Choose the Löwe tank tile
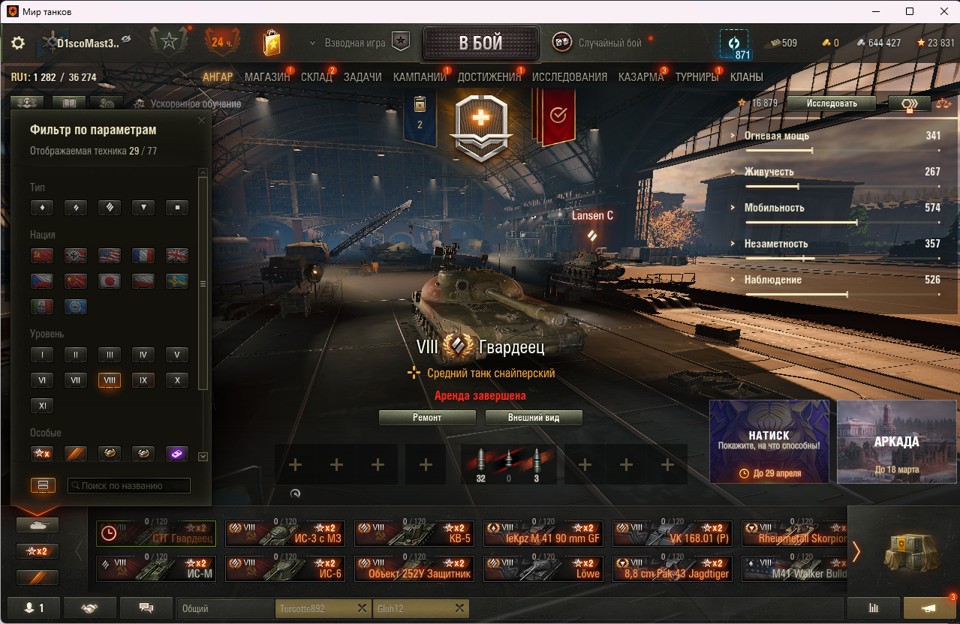Screen dimensions: 960x624 [543, 568]
